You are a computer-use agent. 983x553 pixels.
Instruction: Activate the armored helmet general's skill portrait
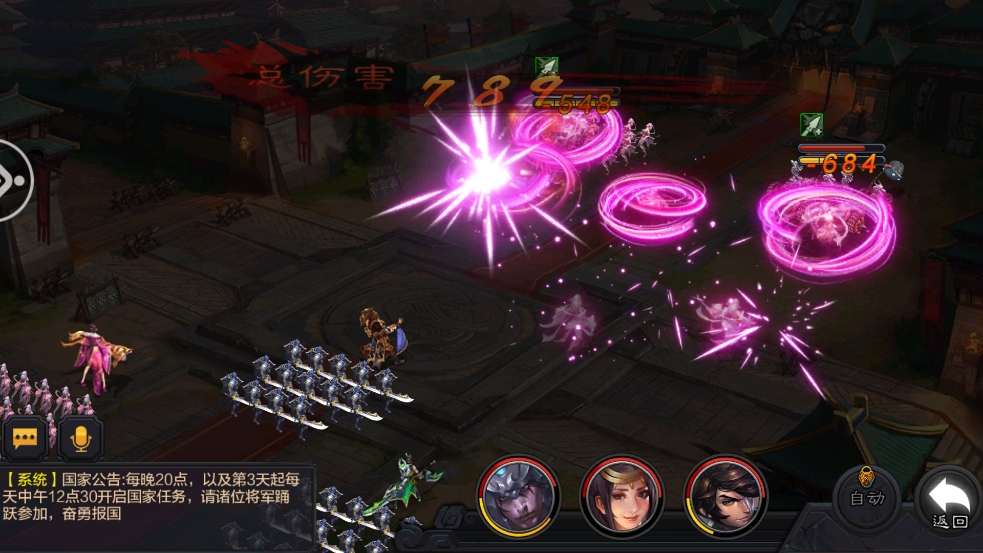click(x=517, y=496)
